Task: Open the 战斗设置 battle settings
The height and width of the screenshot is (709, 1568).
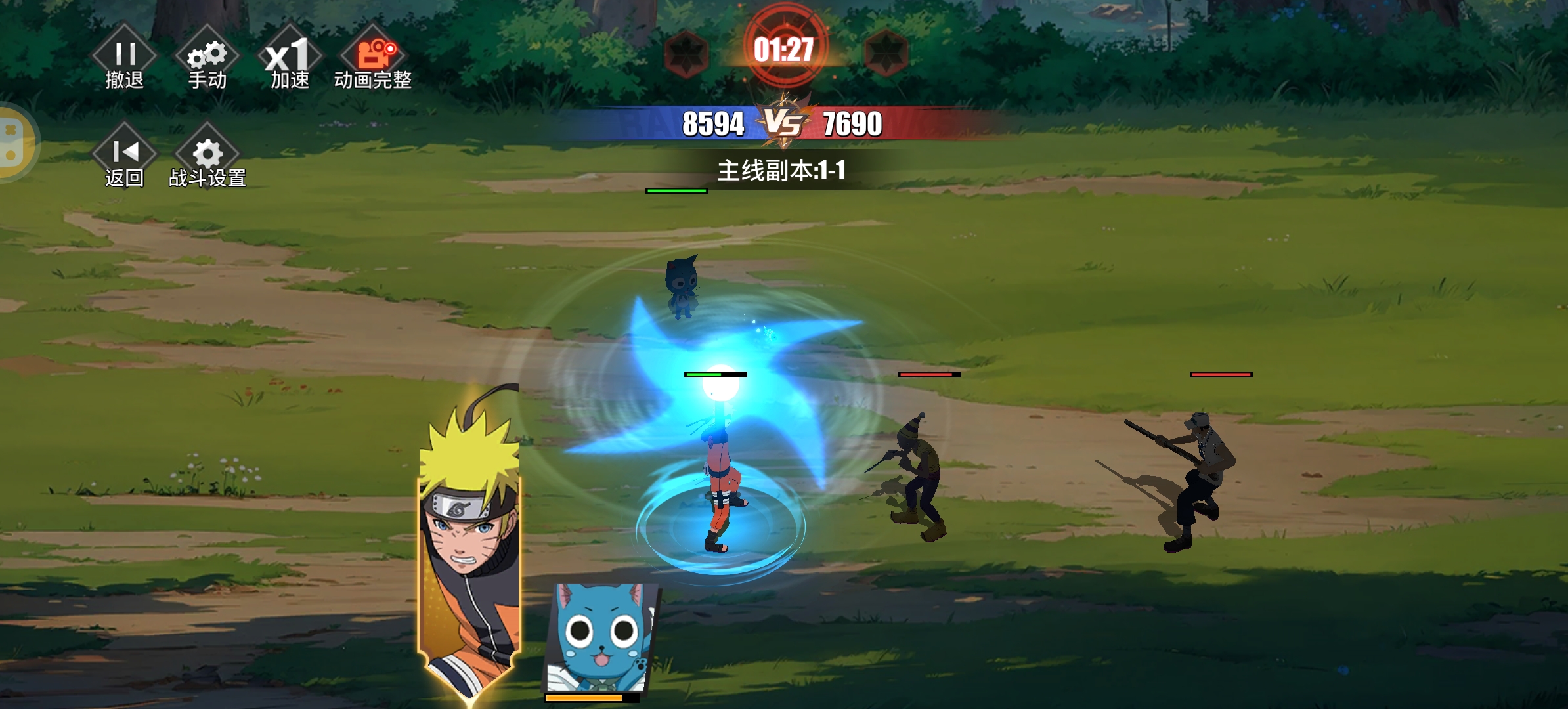Action: coord(207,159)
